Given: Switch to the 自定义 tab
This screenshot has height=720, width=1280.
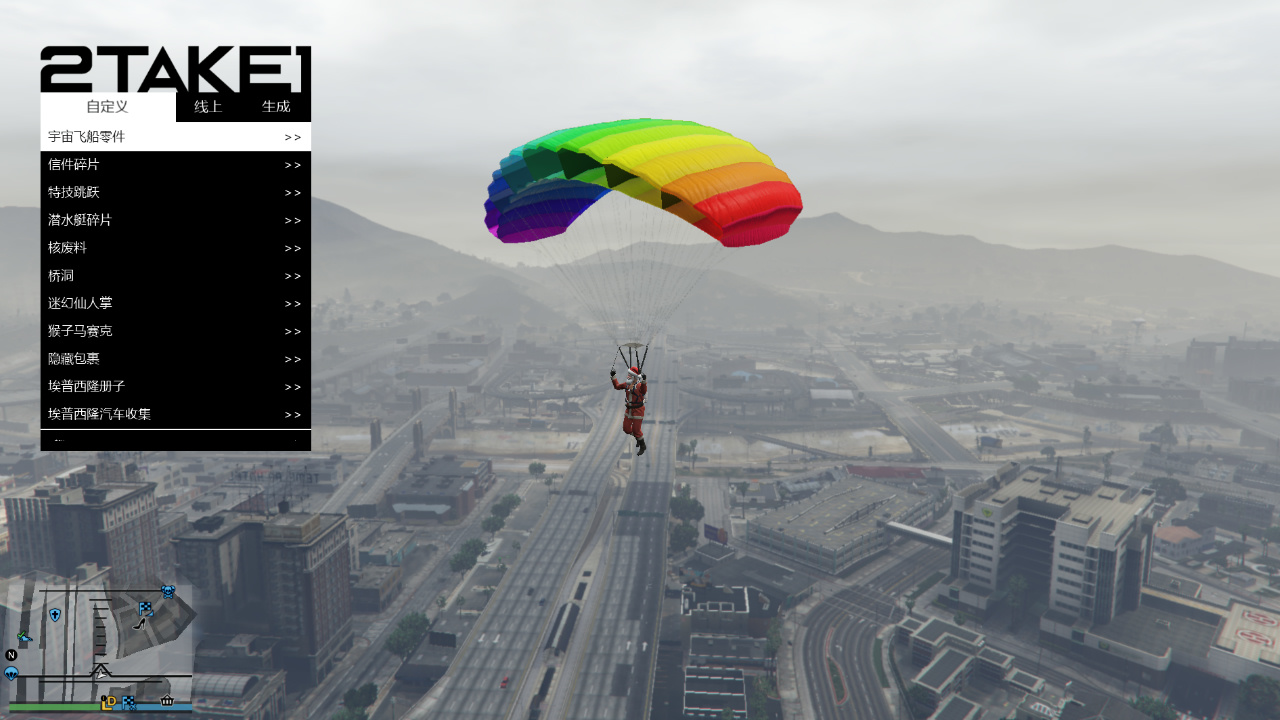Looking at the screenshot, I should pos(107,107).
